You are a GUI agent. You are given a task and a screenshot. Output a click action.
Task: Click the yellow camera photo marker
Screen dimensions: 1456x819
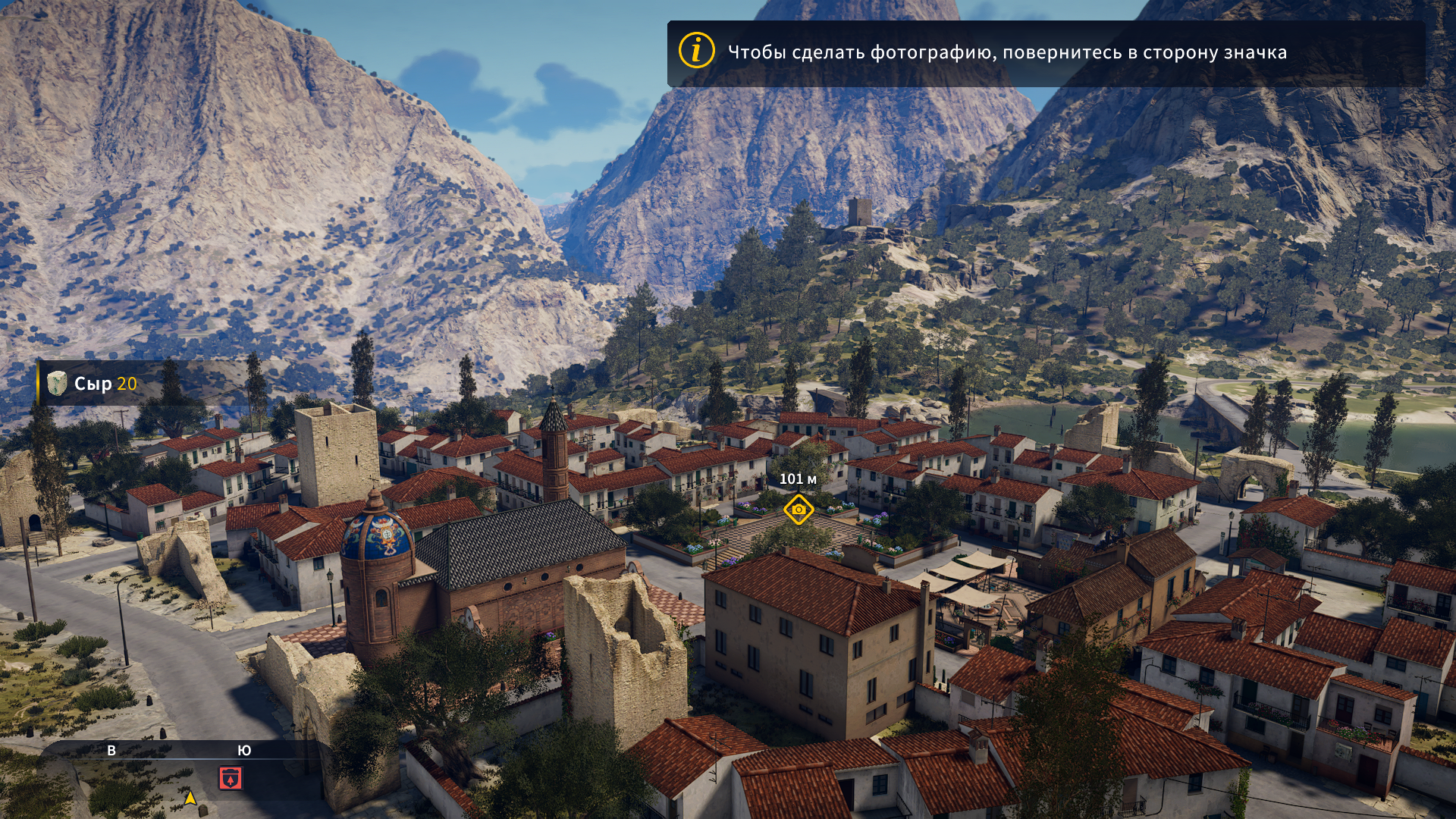[799, 510]
